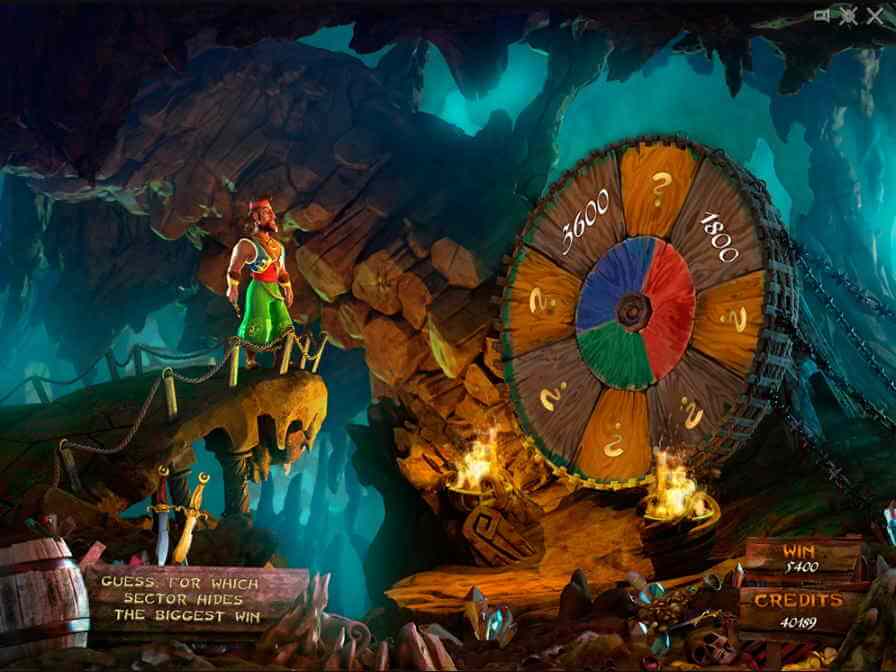
Task: Choose the question-mark sector directly opposite 3600
Action: pos(691,408)
